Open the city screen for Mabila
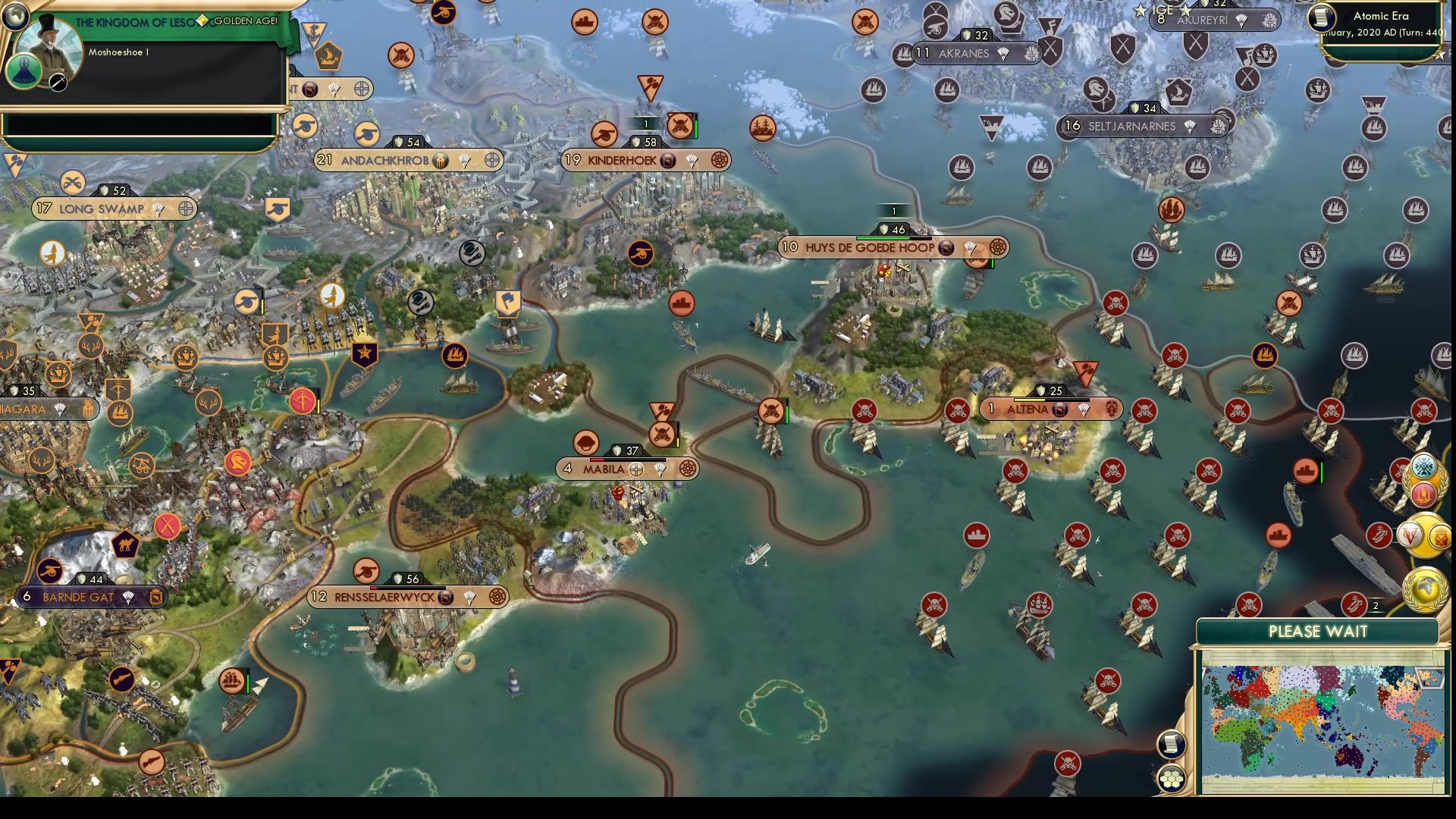Screen dimensions: 1456x819 [603, 469]
